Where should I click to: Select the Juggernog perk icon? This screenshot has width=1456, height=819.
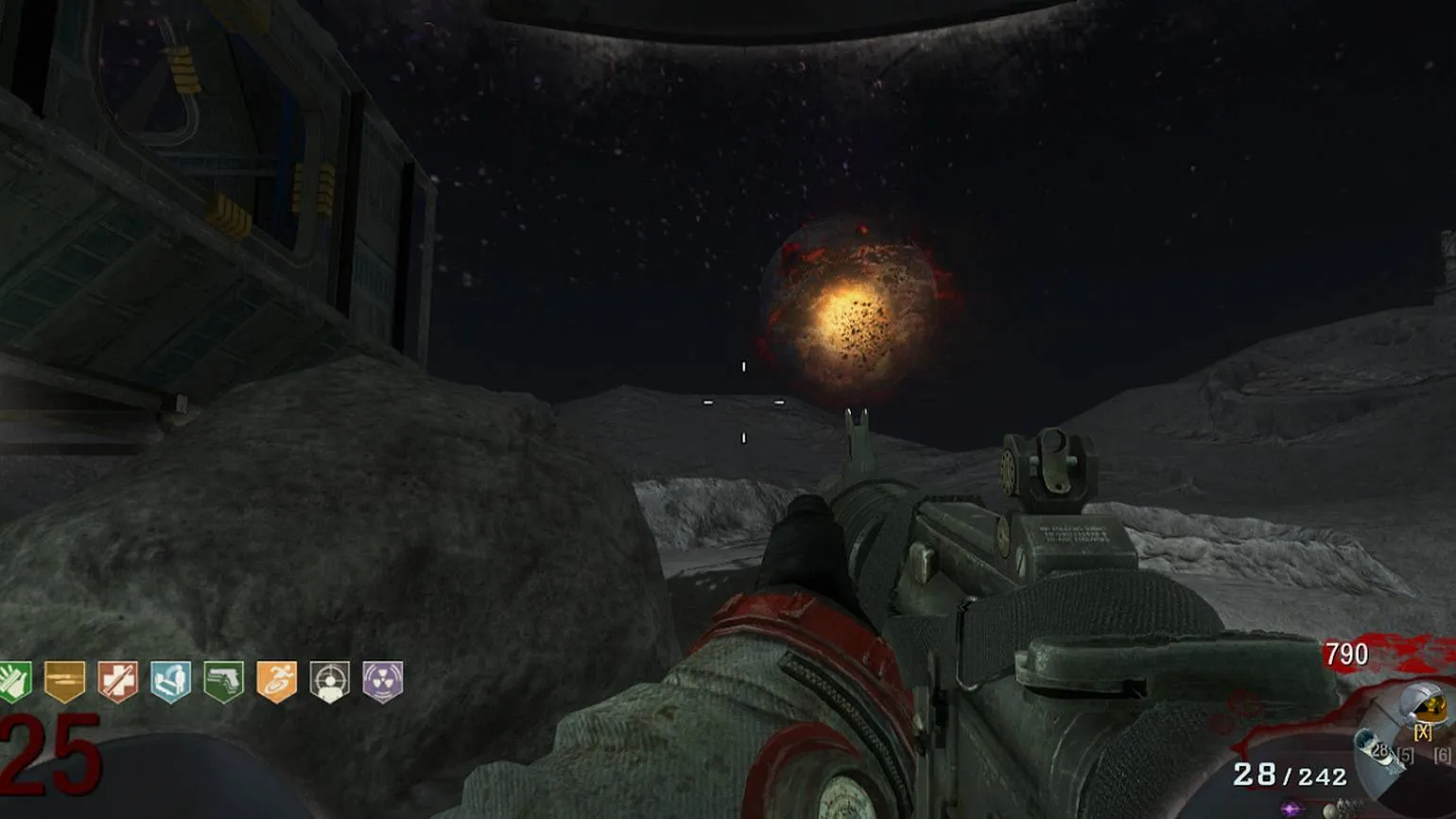[118, 682]
